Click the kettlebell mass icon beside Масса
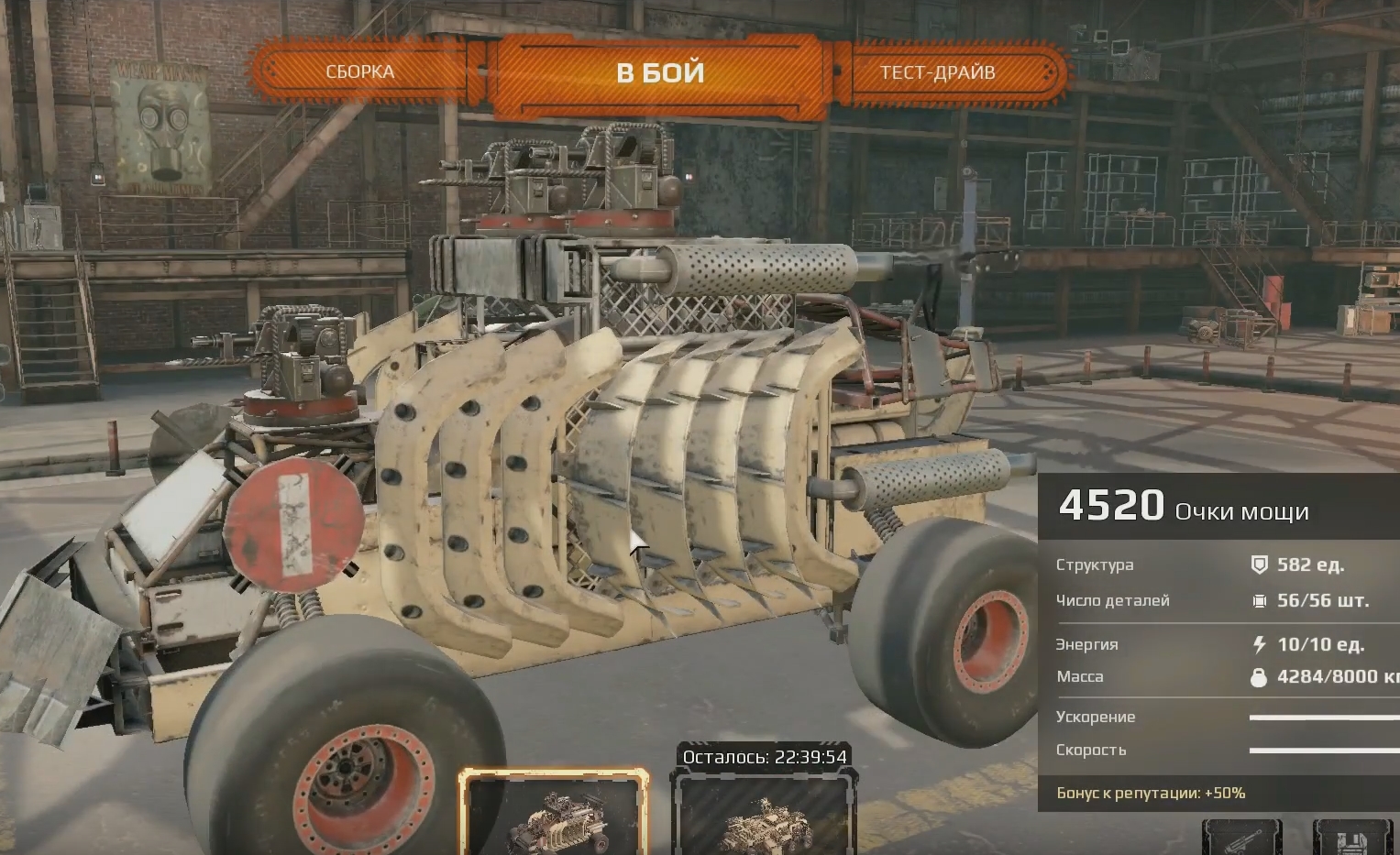Image resolution: width=1400 pixels, height=855 pixels. 1257,676
